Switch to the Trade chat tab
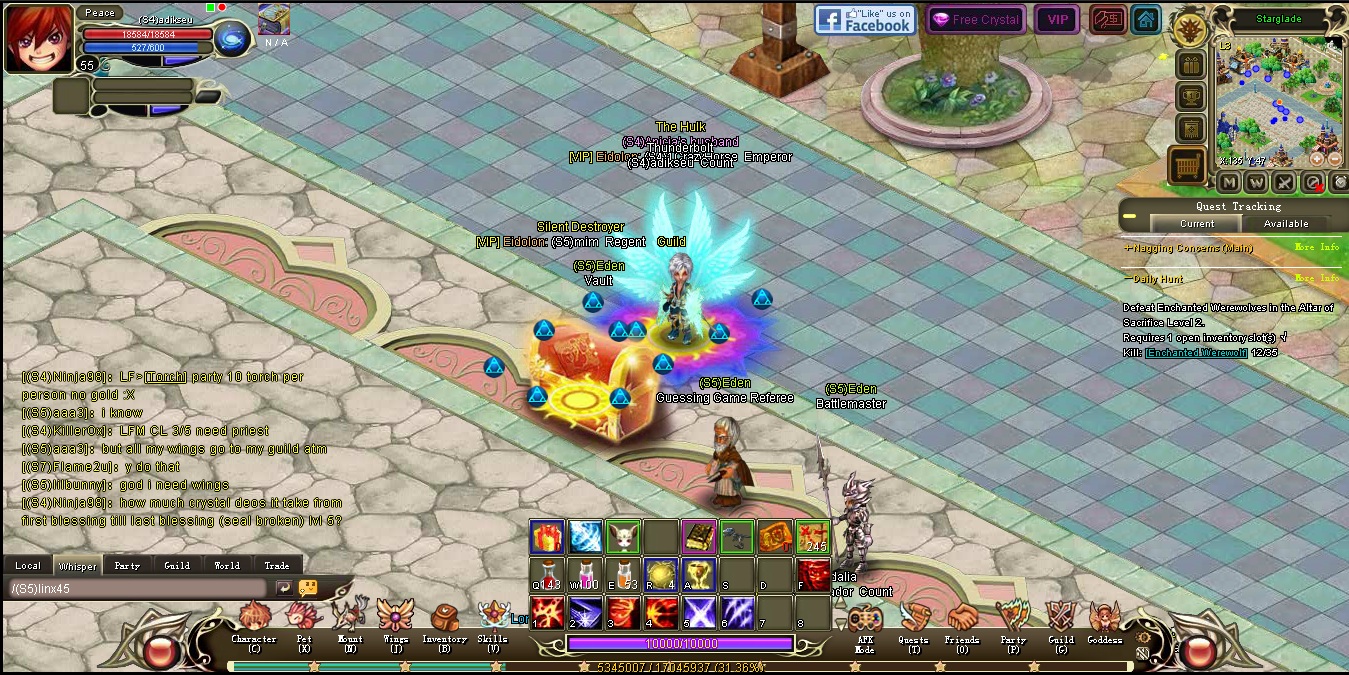 (277, 566)
